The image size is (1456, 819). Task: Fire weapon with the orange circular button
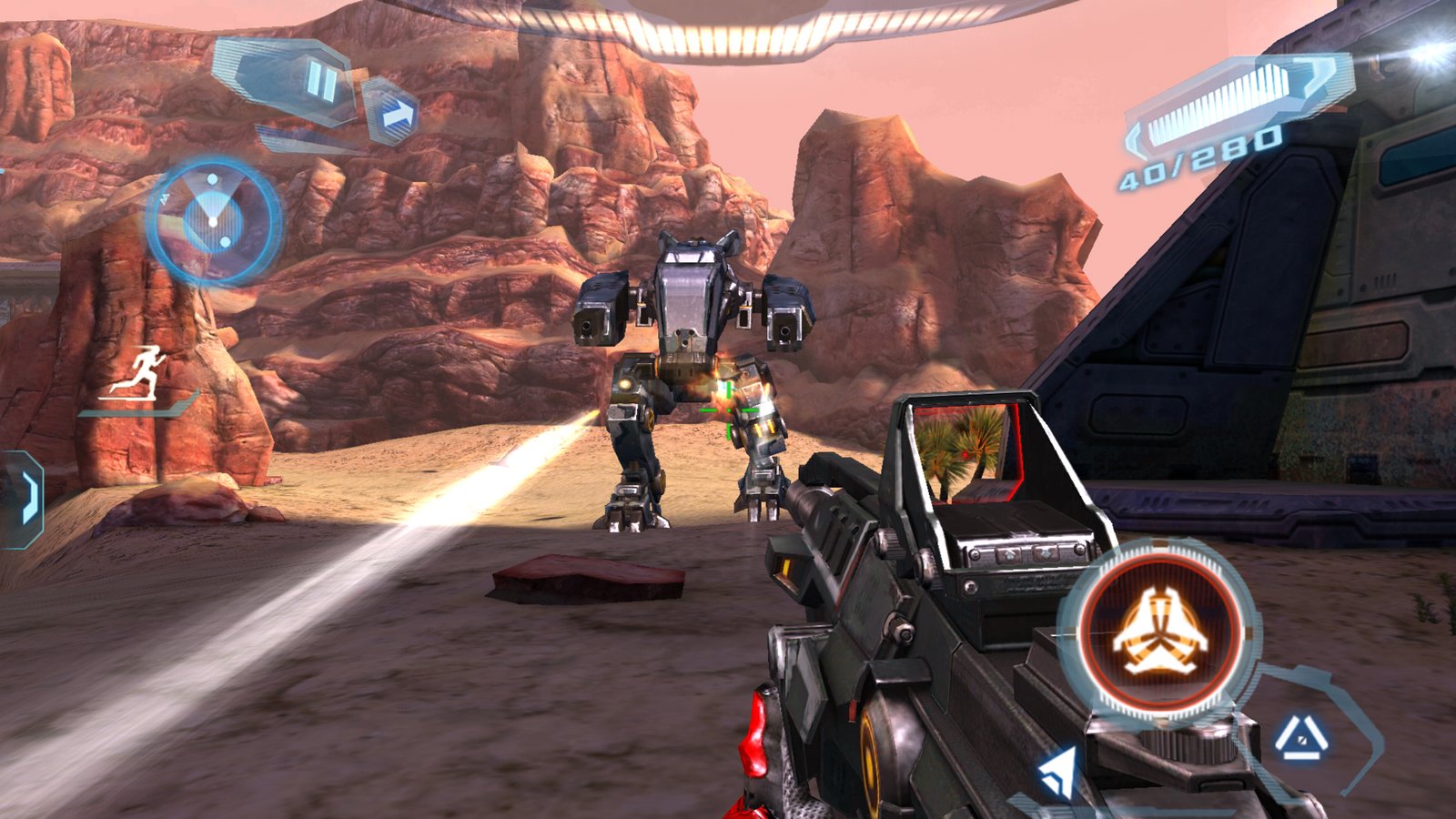pyautogui.click(x=1160, y=631)
